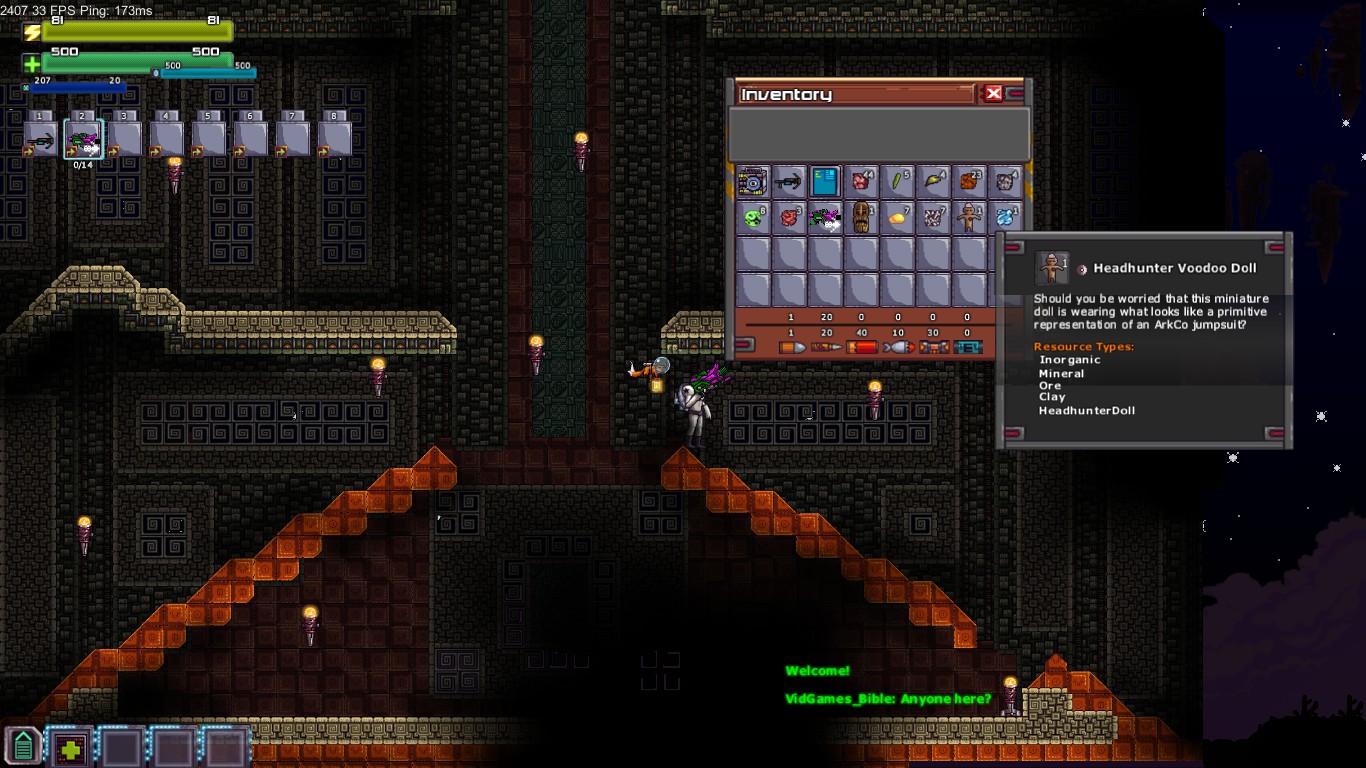The height and width of the screenshot is (768, 1366).
Task: Choose the stack of 23 orange ore
Action: tap(969, 182)
